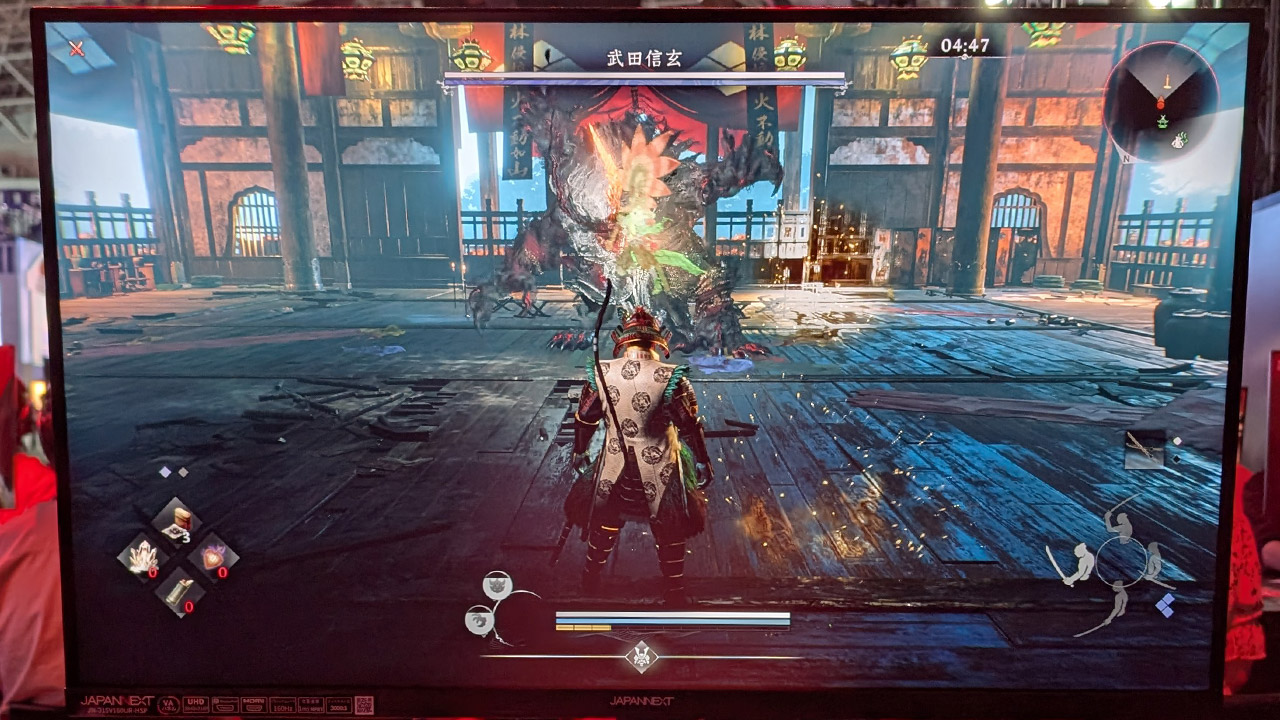Activate the upper guardian spirit skill icon
The image size is (1280, 720).
point(497,586)
